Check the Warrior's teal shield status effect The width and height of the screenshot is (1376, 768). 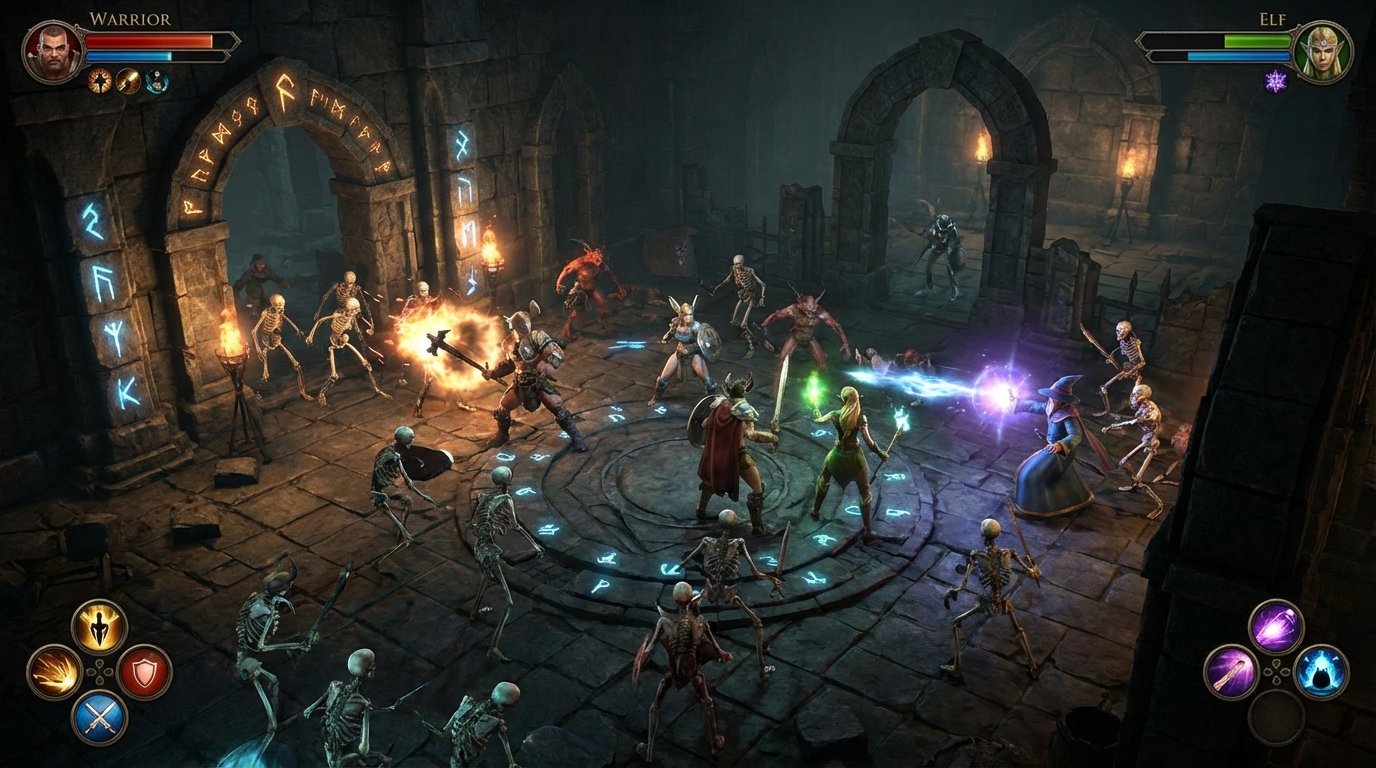pos(154,80)
